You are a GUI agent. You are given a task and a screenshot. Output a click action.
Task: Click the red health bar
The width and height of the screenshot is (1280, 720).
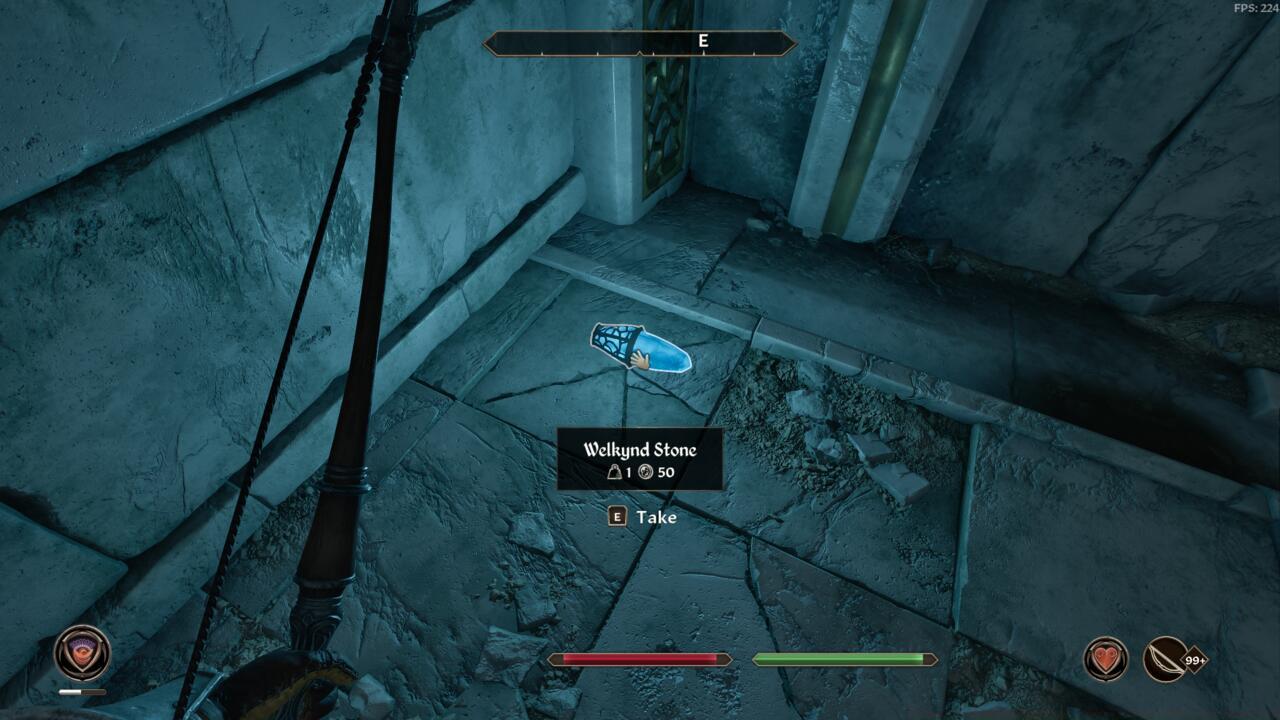click(640, 660)
